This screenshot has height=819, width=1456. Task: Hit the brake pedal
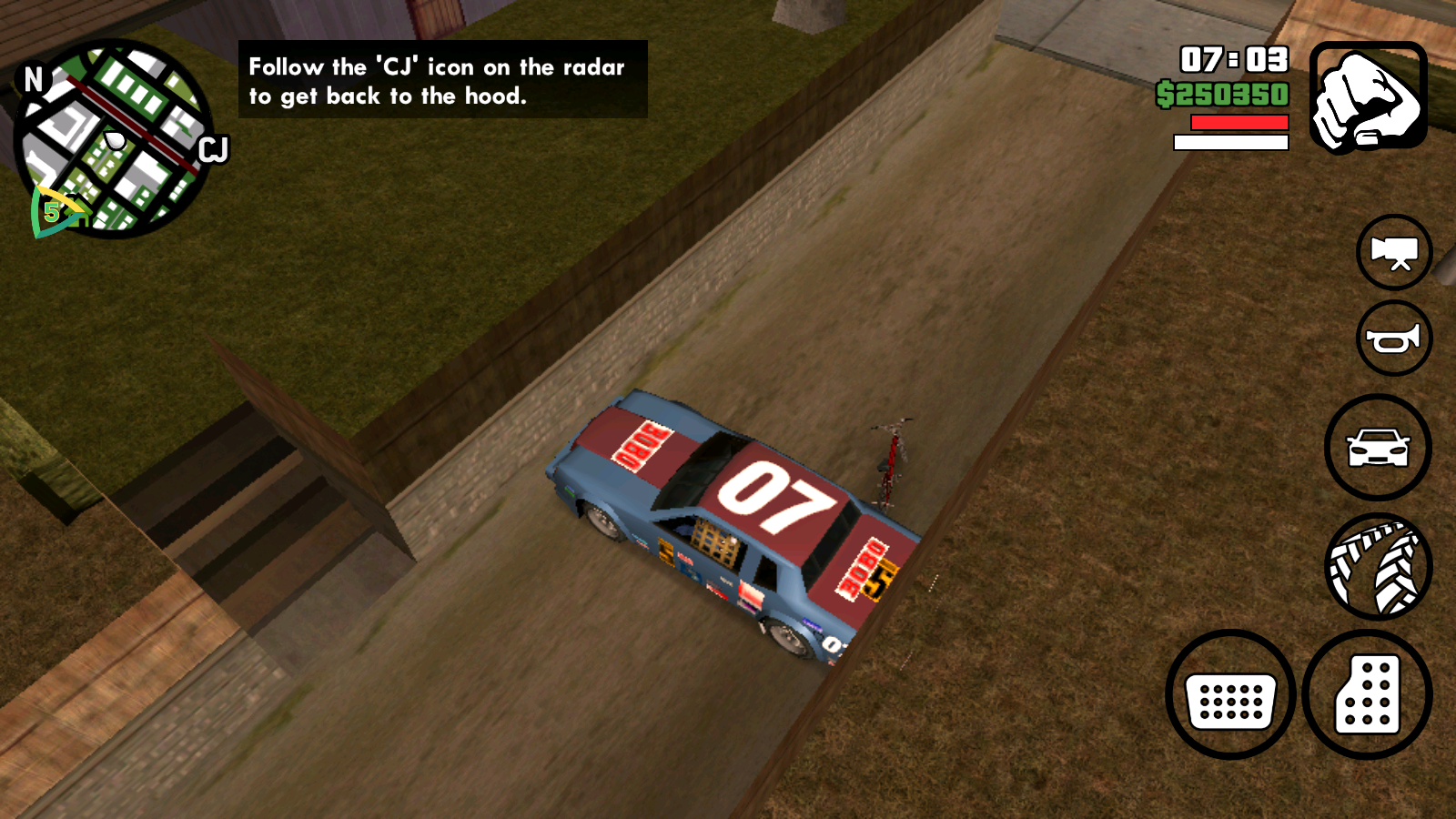click(1230, 695)
